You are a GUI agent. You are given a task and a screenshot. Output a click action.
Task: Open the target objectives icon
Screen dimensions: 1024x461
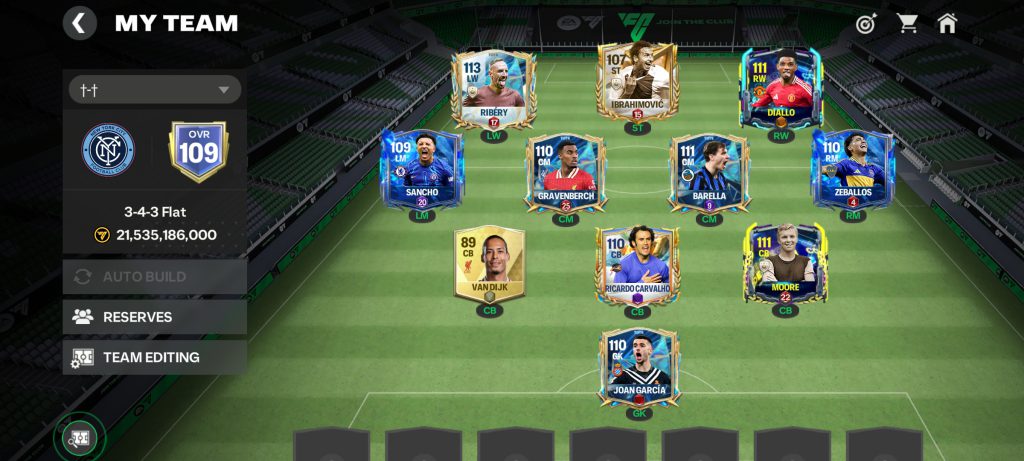pos(866,23)
